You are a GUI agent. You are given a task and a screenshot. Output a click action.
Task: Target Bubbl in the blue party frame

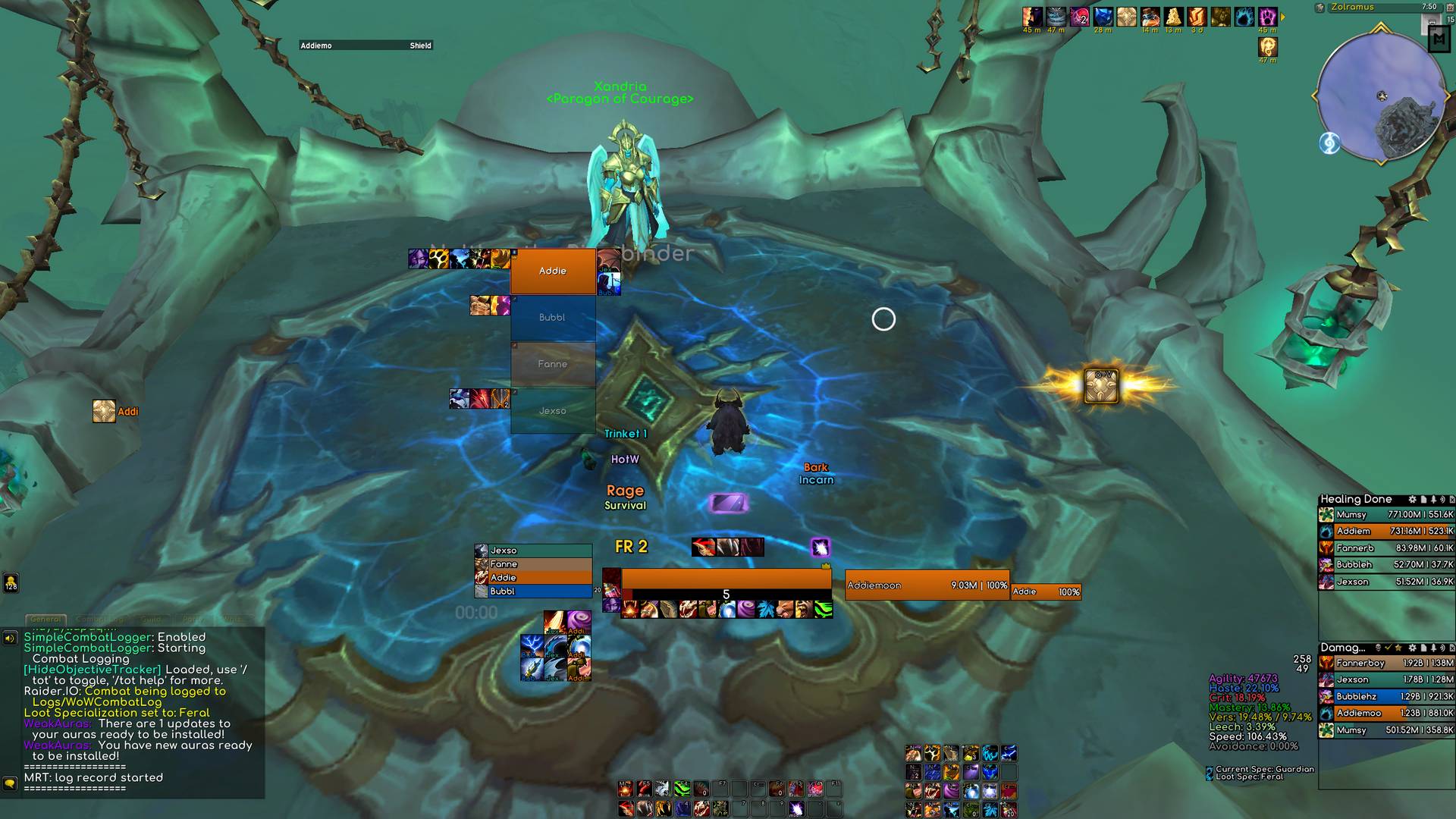coord(553,318)
